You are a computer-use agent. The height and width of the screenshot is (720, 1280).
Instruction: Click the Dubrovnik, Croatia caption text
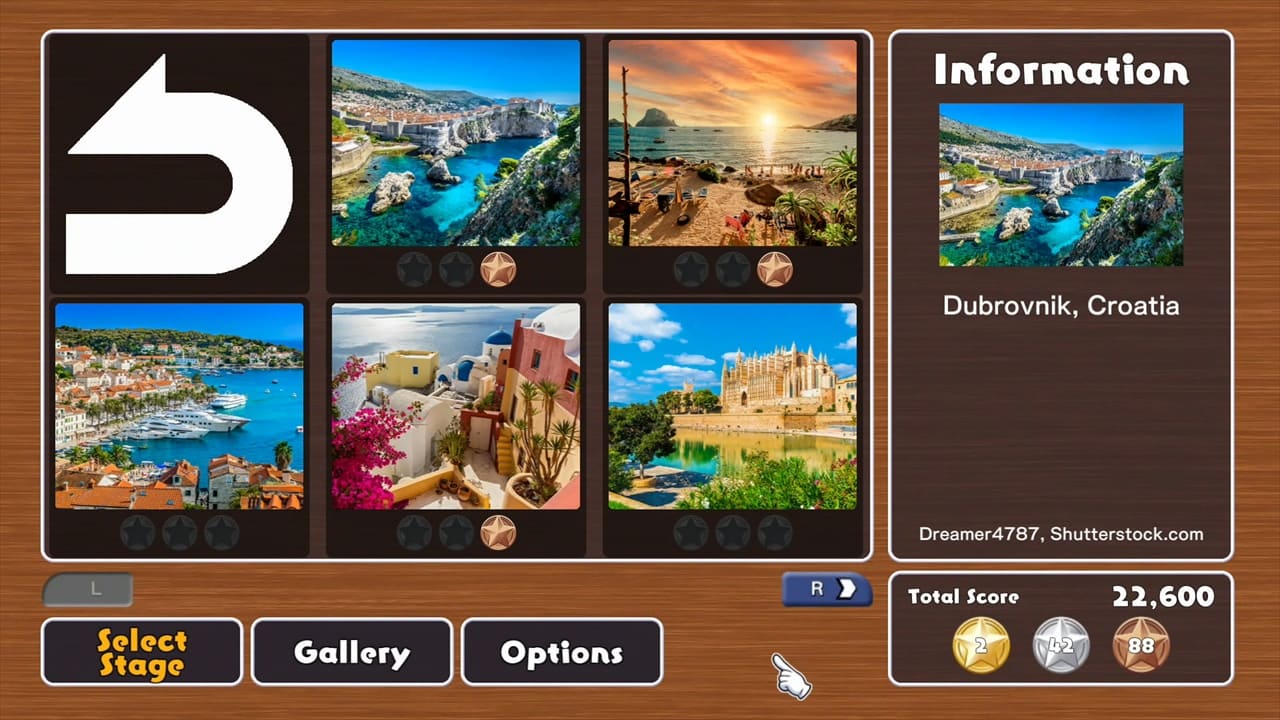pyautogui.click(x=1060, y=306)
